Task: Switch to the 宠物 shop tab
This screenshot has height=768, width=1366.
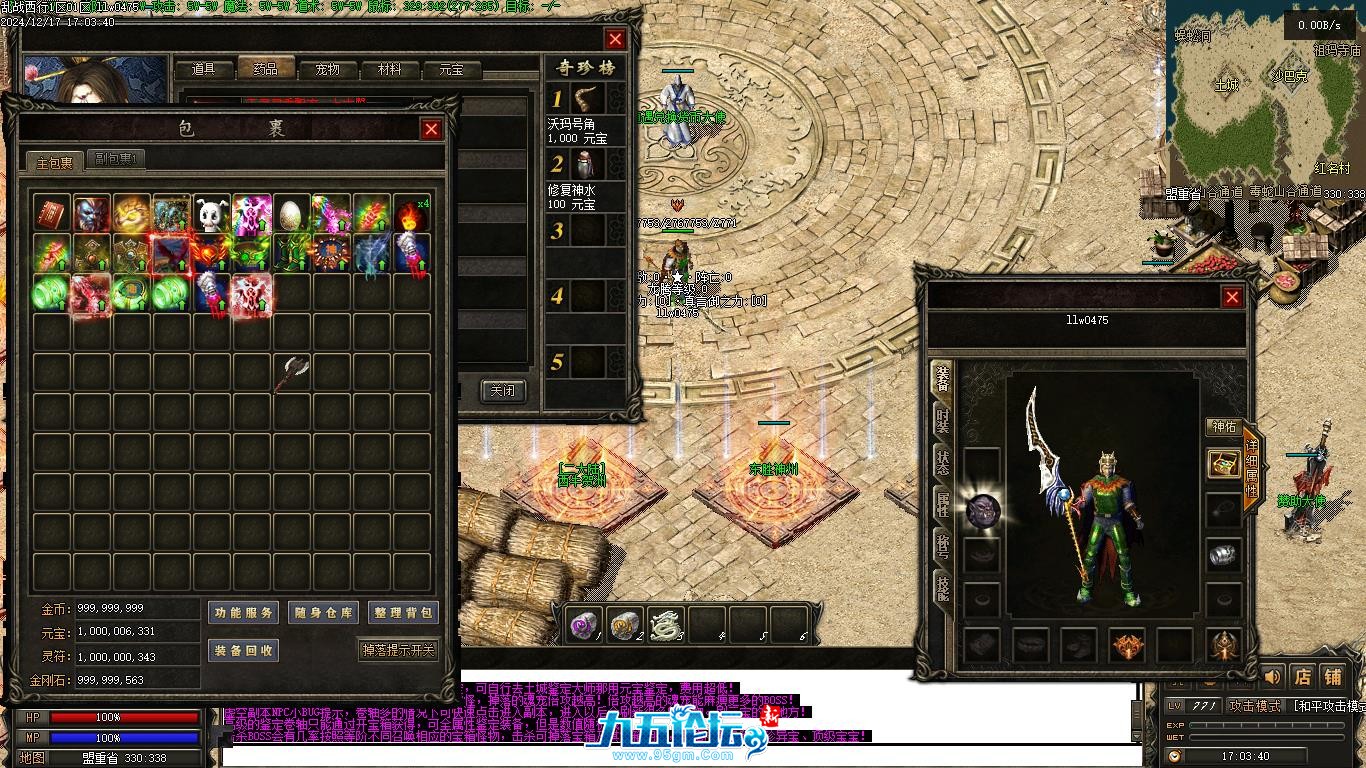Action: [x=327, y=70]
